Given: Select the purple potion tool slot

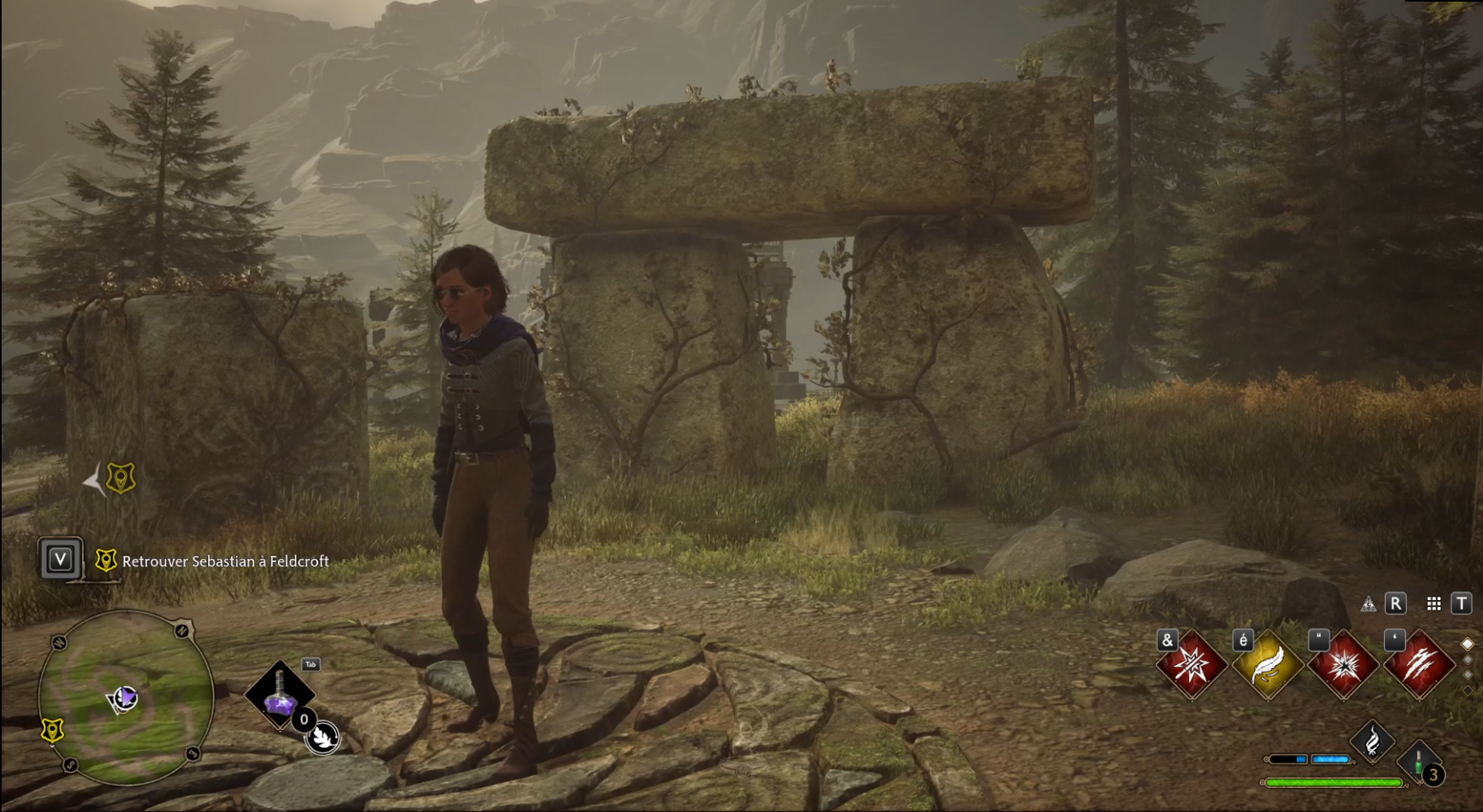Looking at the screenshot, I should click(x=280, y=695).
